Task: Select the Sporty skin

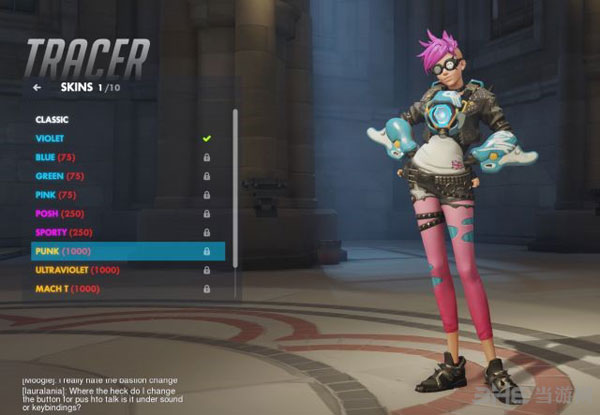Action: point(66,232)
